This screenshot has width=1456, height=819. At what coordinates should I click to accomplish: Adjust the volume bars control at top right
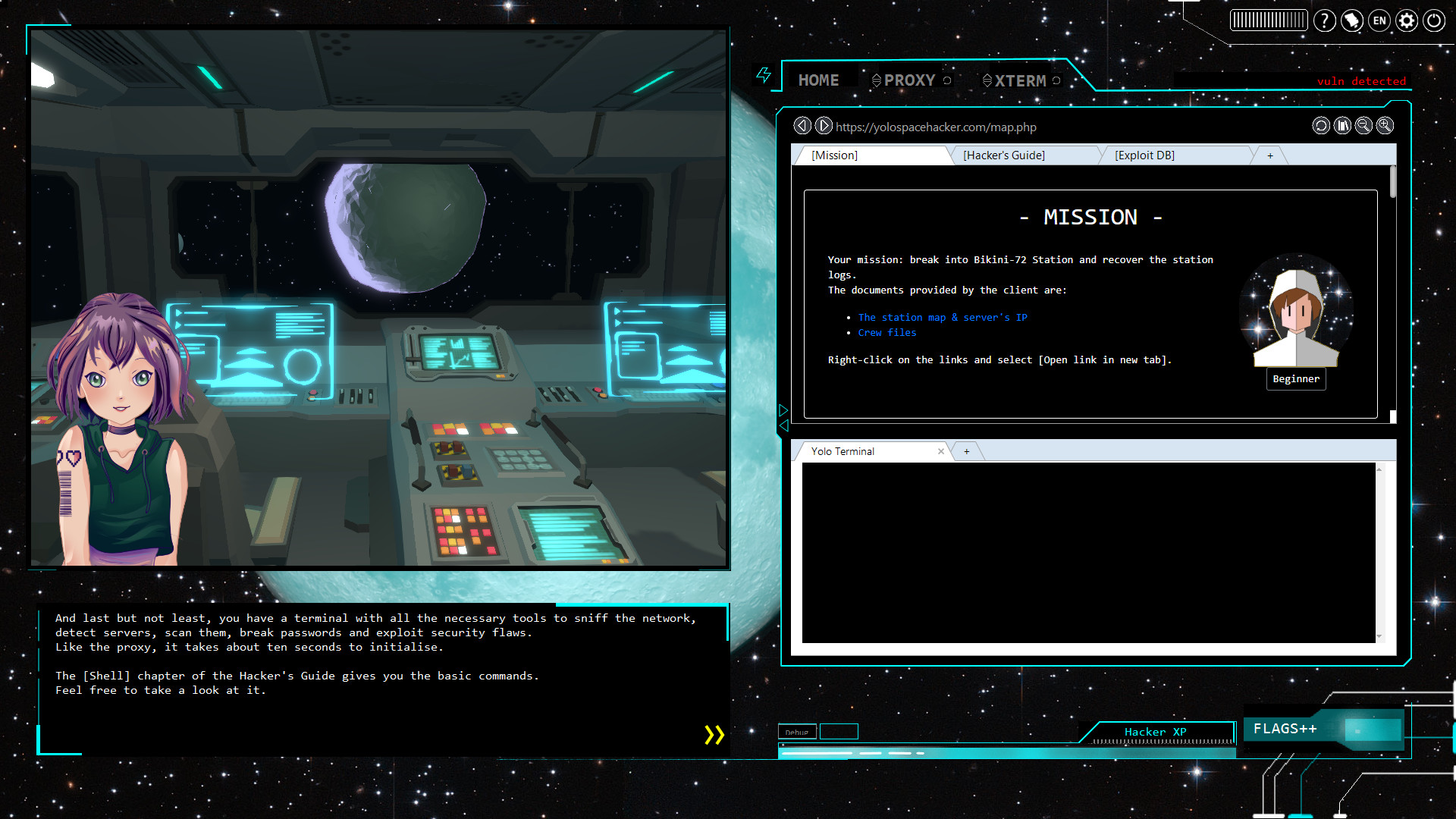pyautogui.click(x=1269, y=20)
